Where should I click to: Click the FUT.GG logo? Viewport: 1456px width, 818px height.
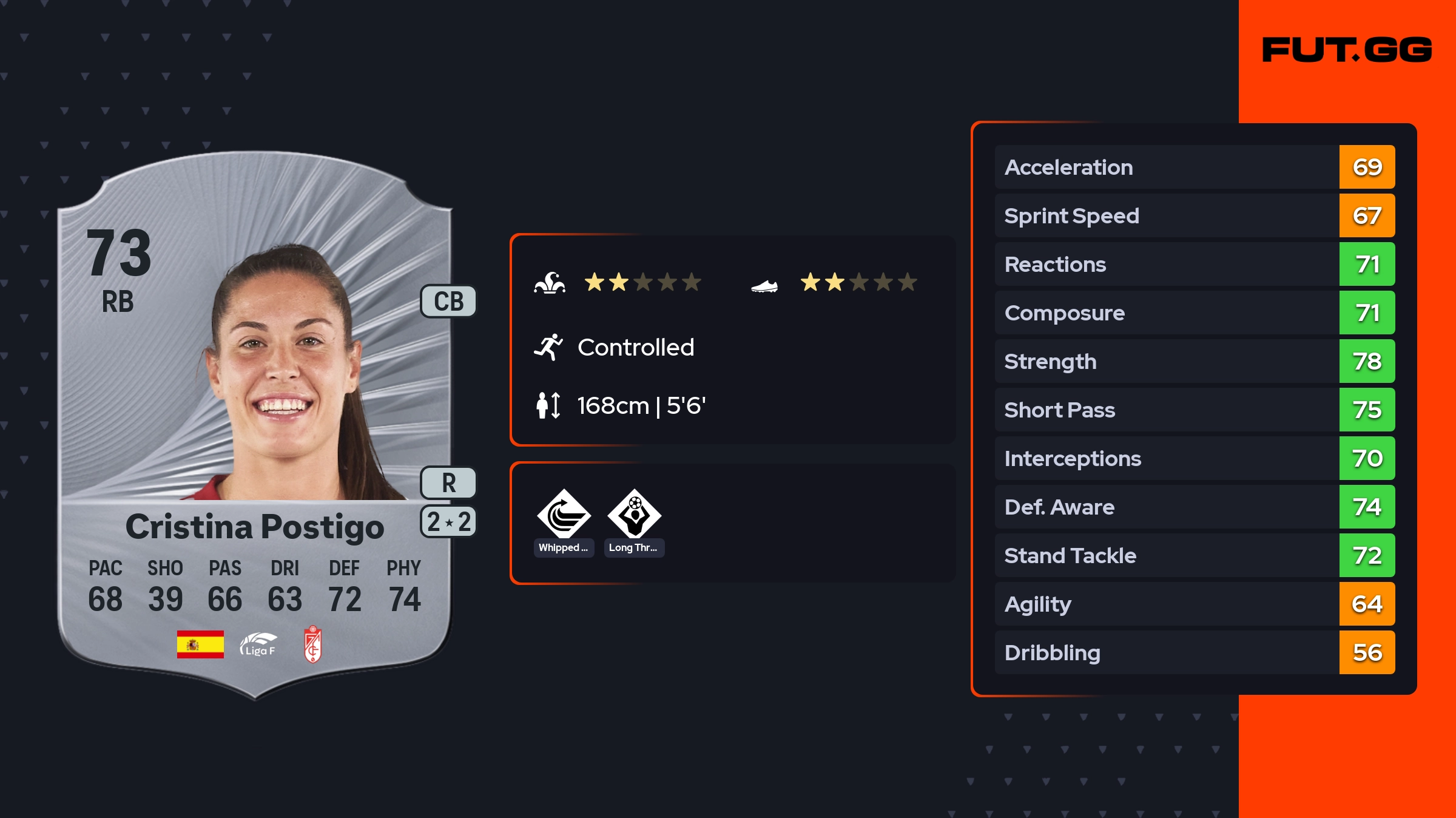point(1346,50)
